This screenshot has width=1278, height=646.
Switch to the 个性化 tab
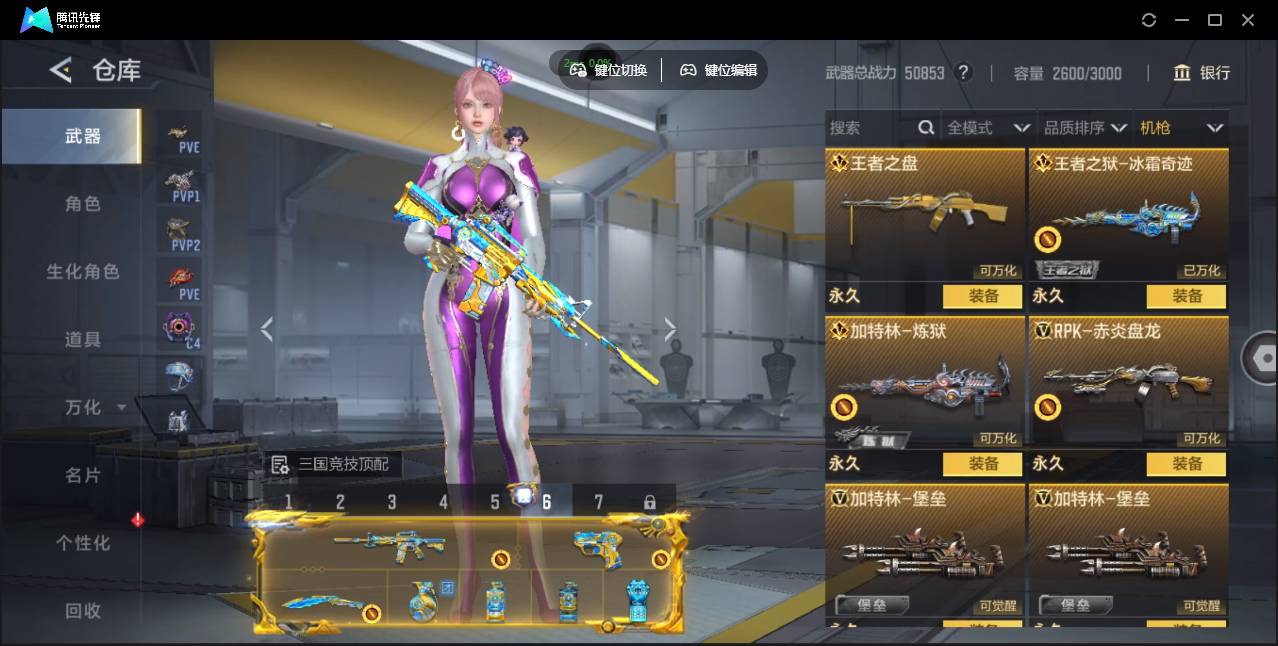(83, 543)
